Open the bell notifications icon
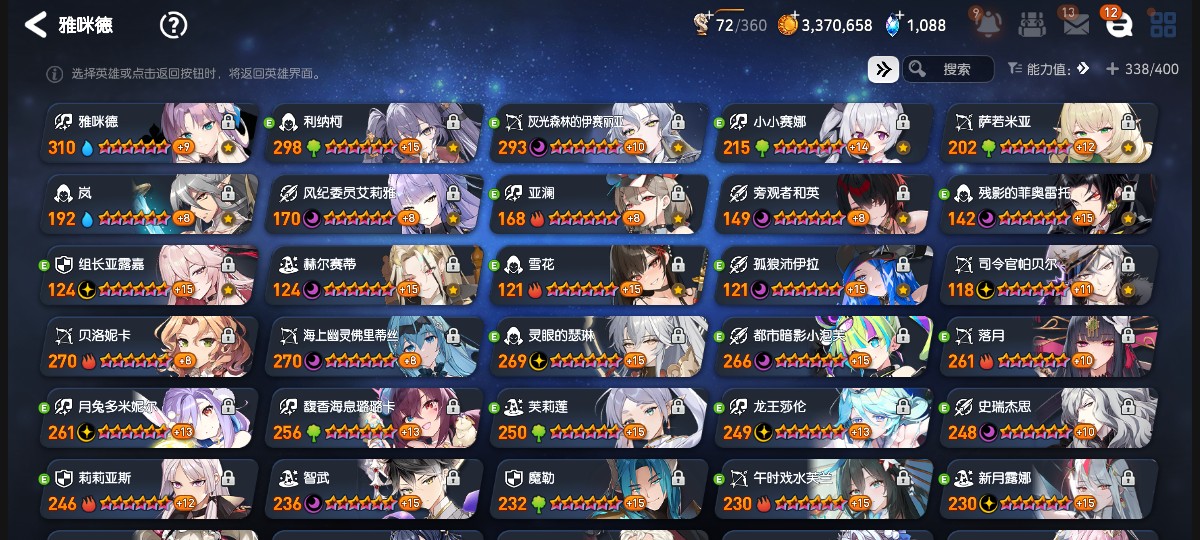 986,24
